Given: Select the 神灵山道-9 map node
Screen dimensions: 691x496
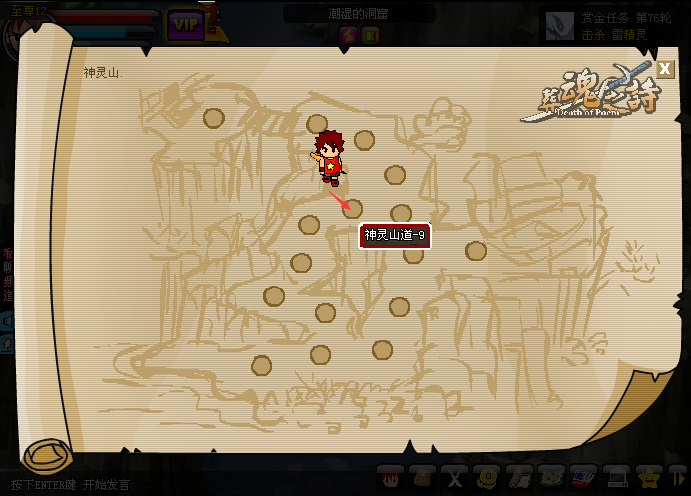Looking at the screenshot, I should (x=352, y=209).
